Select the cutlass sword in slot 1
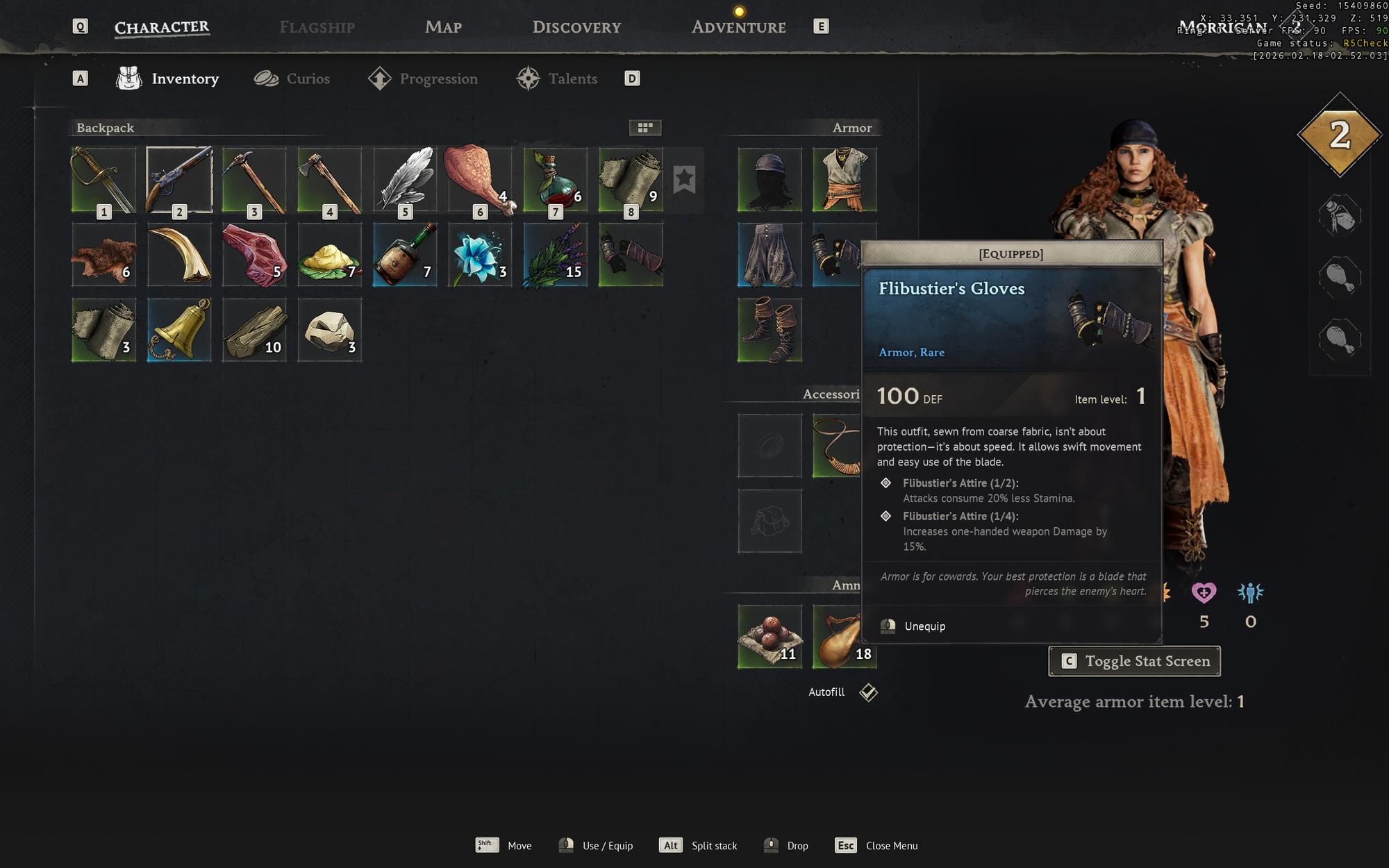Image resolution: width=1389 pixels, height=868 pixels. coord(103,179)
